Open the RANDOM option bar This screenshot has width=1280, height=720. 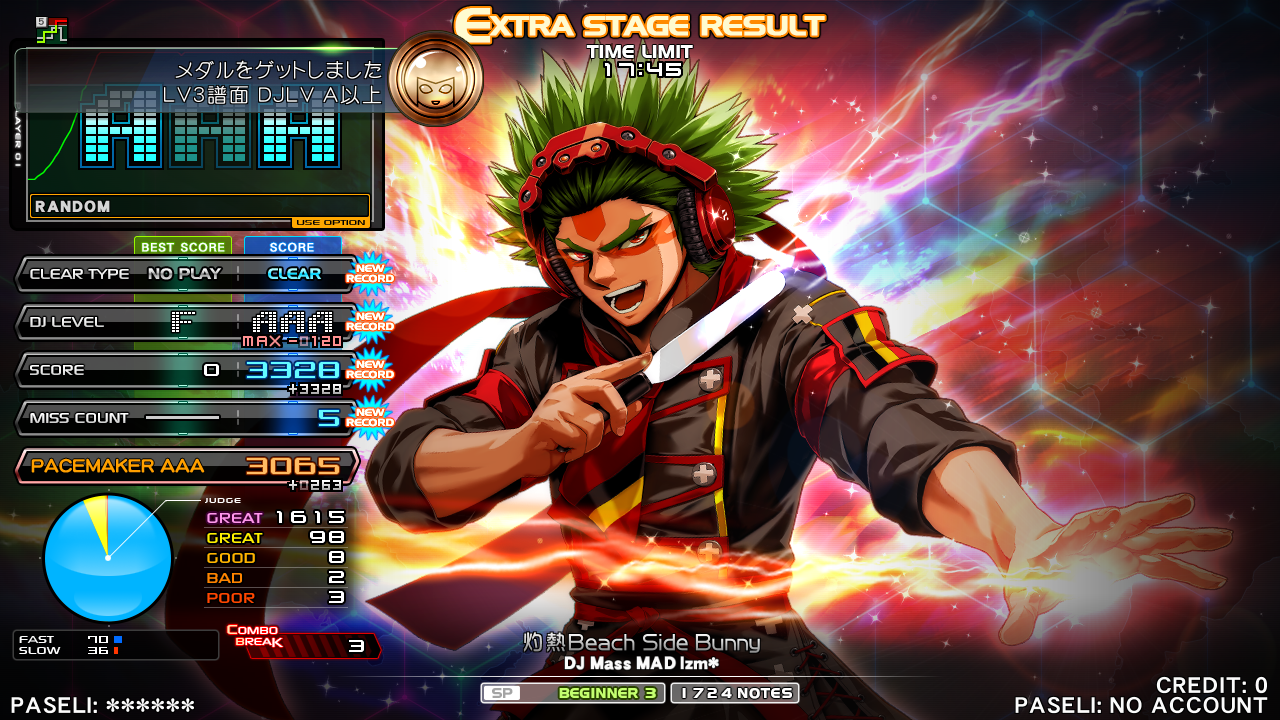tap(200, 206)
